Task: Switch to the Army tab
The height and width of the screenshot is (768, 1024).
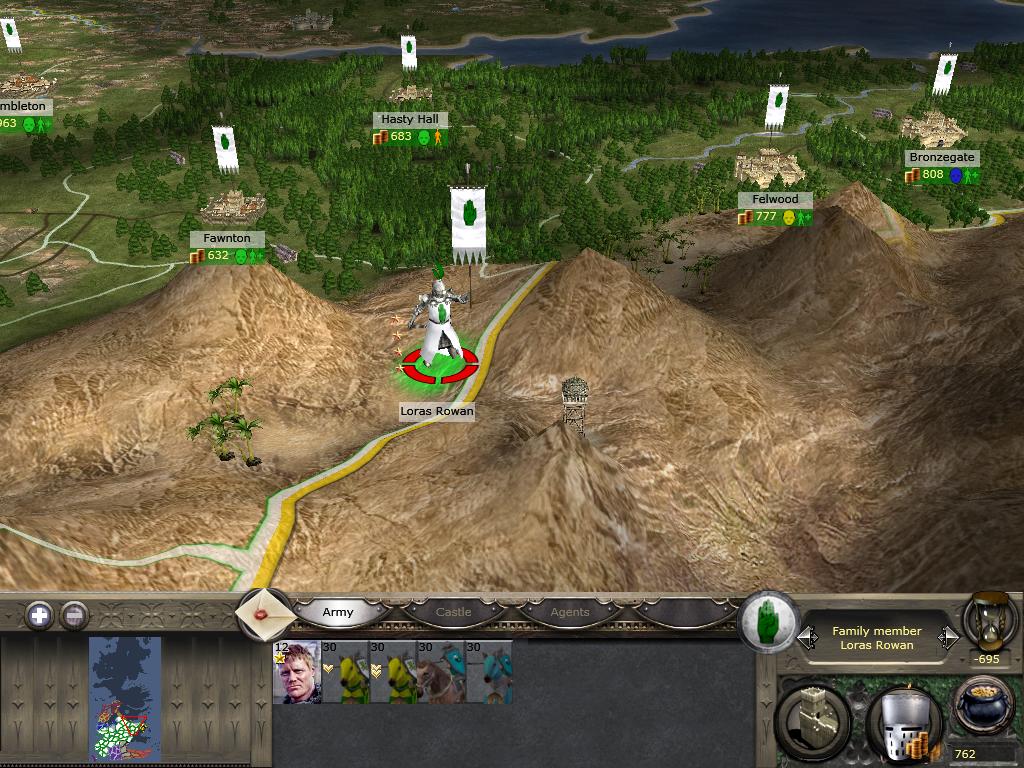Action: point(338,612)
